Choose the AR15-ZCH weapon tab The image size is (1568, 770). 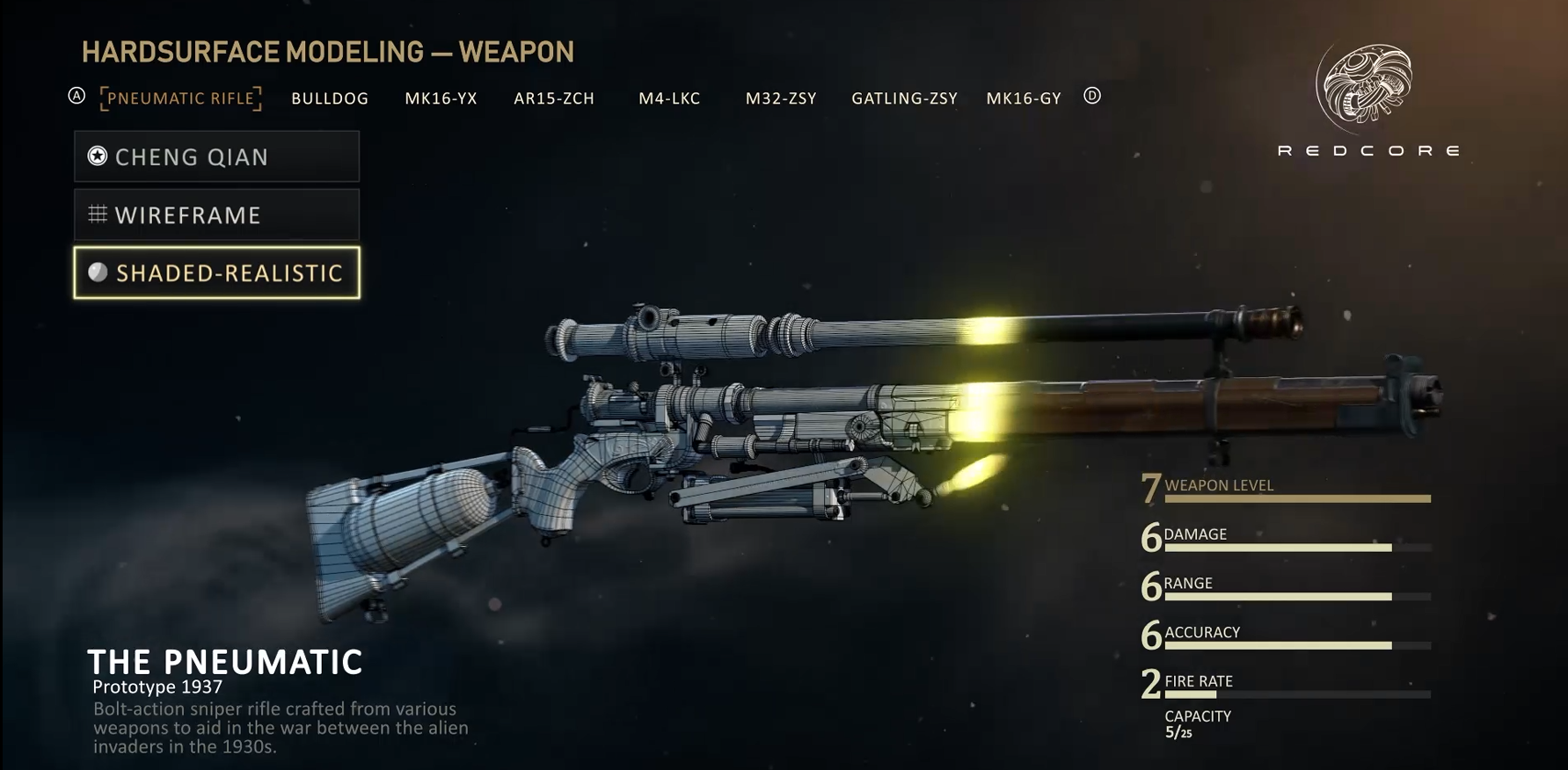pyautogui.click(x=554, y=98)
